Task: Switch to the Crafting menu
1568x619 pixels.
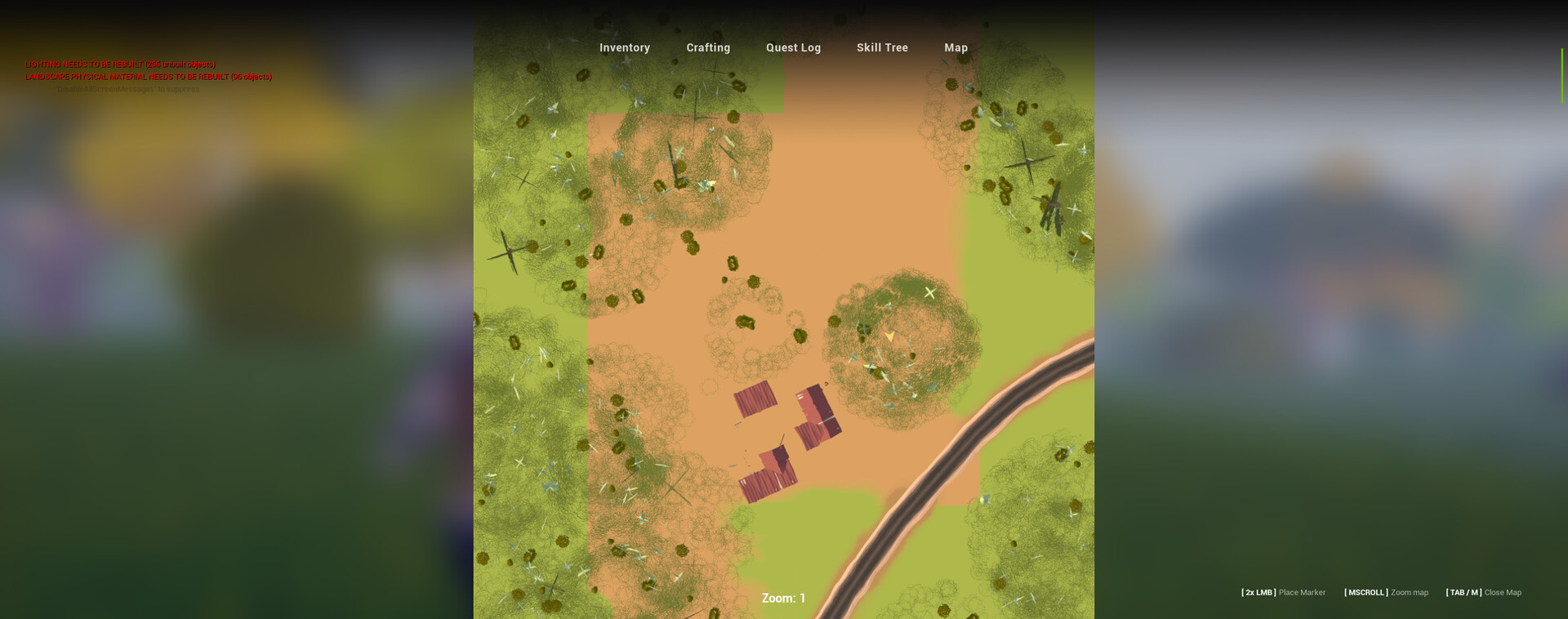Action: (x=708, y=47)
